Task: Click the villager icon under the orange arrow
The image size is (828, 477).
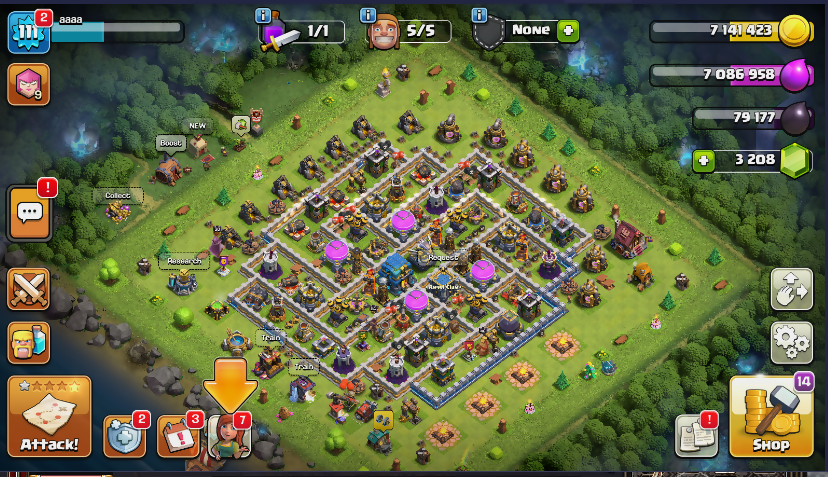Action: 229,437
